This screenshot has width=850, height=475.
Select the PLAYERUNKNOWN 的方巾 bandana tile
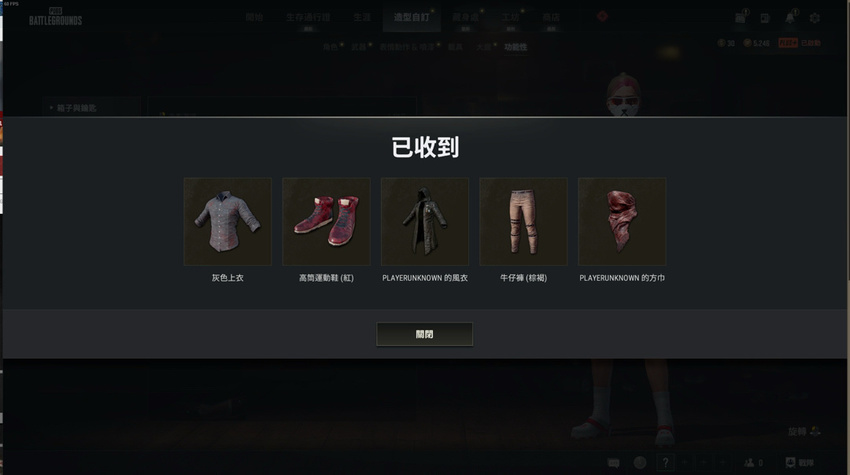coord(622,221)
